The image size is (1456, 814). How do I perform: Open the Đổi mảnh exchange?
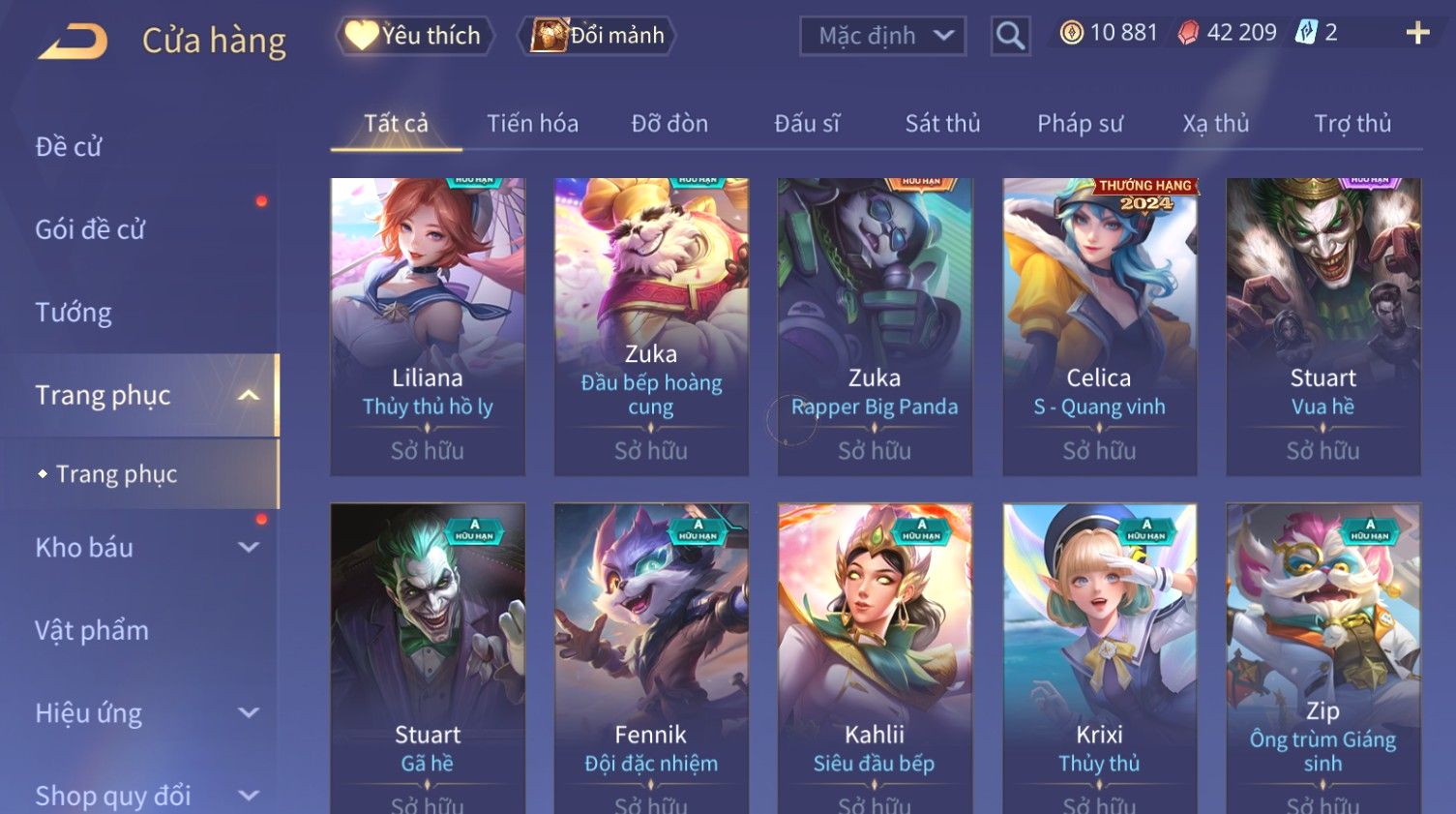[597, 36]
